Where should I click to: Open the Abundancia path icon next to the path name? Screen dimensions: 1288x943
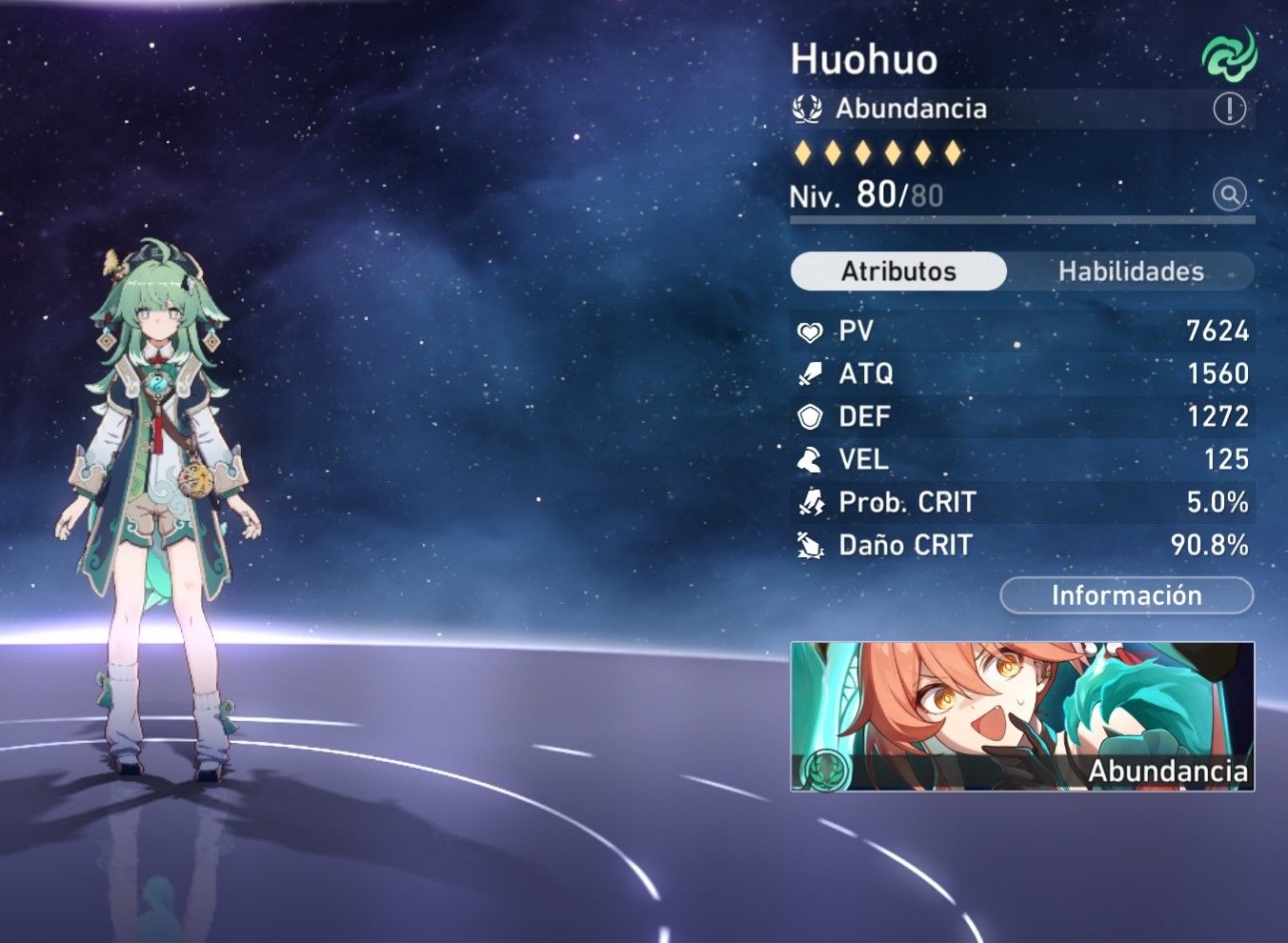(x=808, y=108)
